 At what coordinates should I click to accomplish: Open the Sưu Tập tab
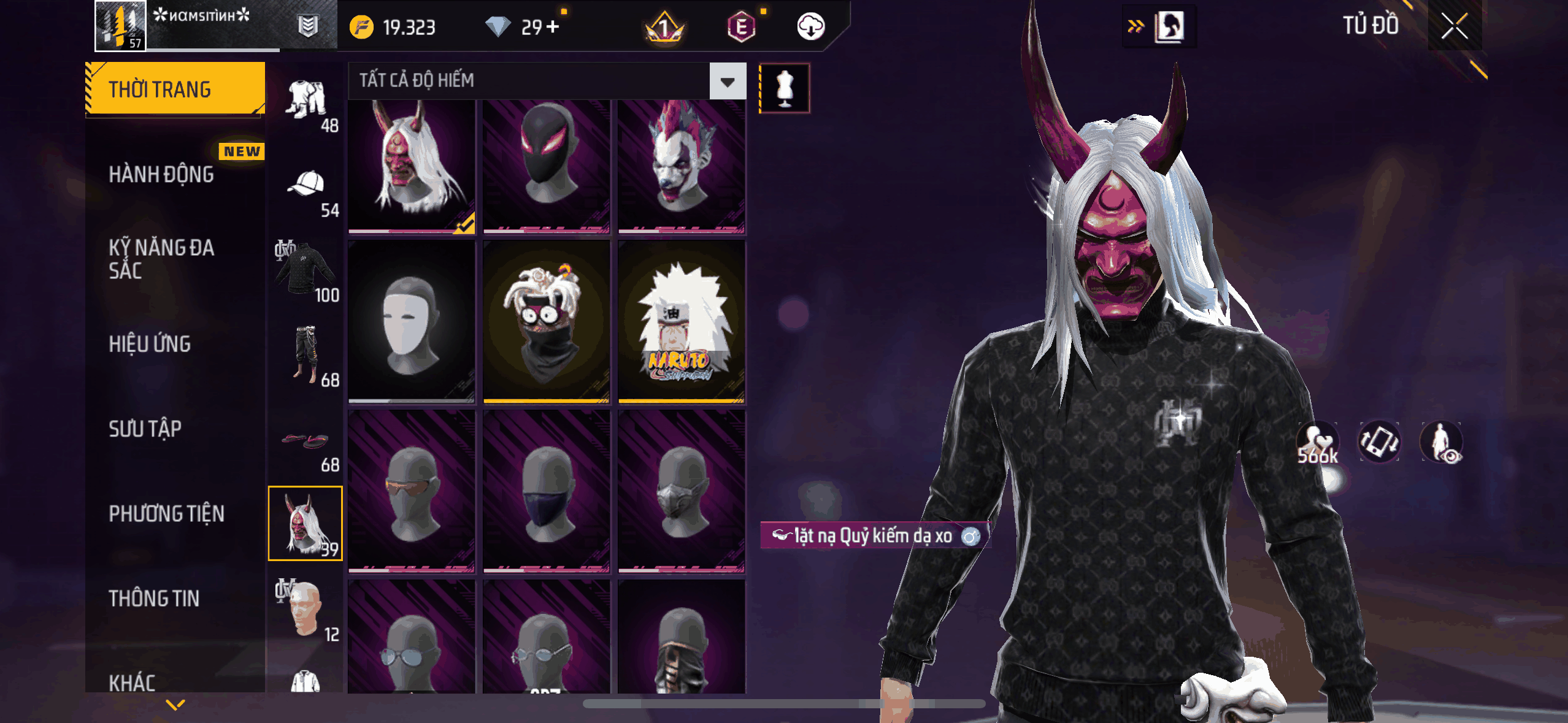[145, 429]
